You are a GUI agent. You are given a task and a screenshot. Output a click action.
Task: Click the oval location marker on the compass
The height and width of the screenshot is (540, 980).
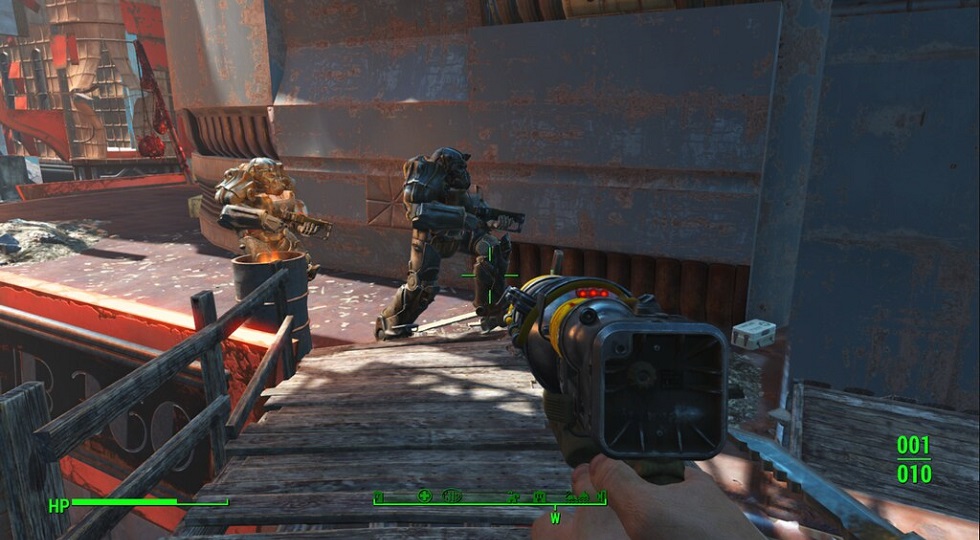452,496
